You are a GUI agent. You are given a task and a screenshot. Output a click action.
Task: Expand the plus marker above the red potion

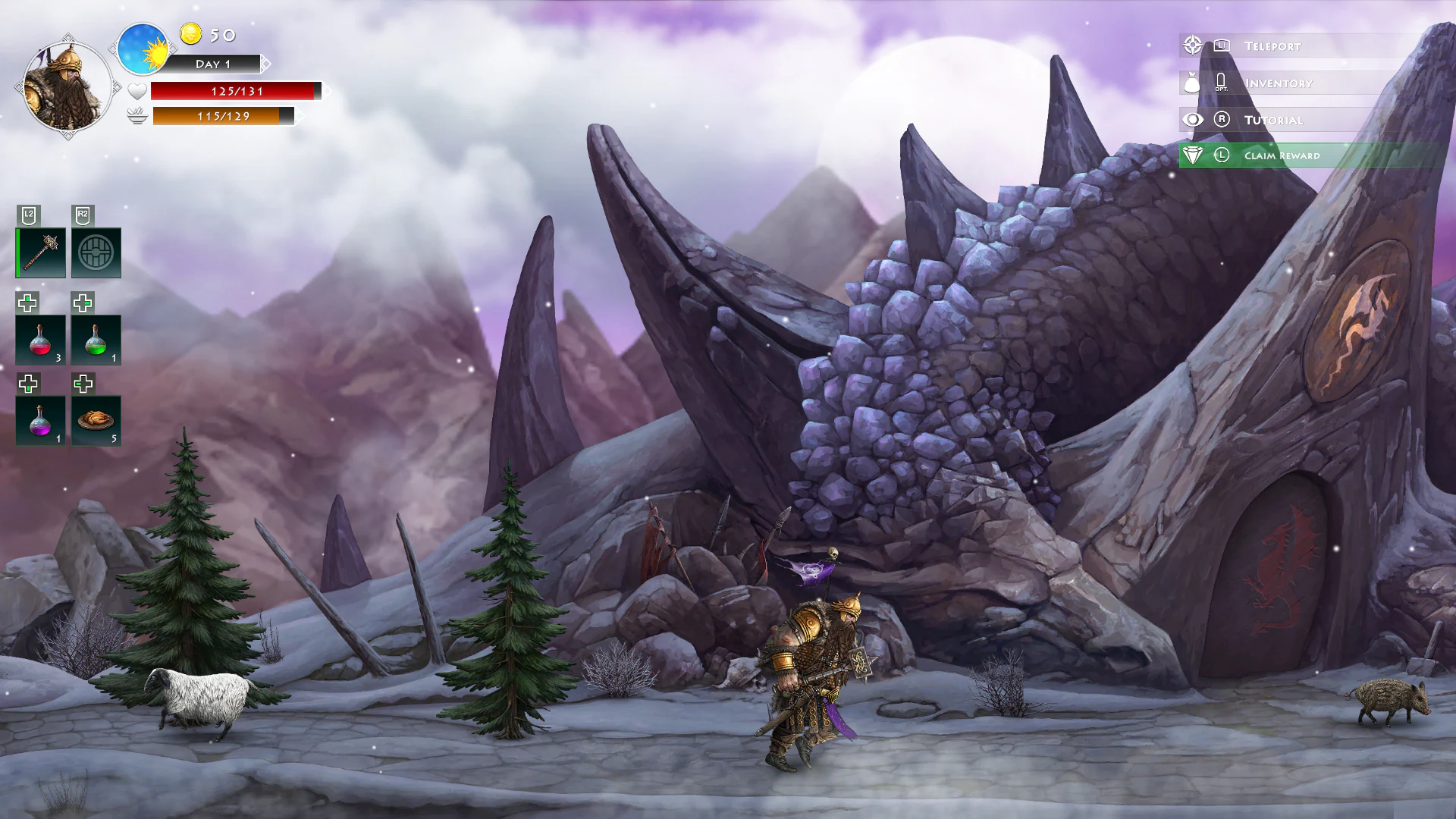[x=27, y=303]
